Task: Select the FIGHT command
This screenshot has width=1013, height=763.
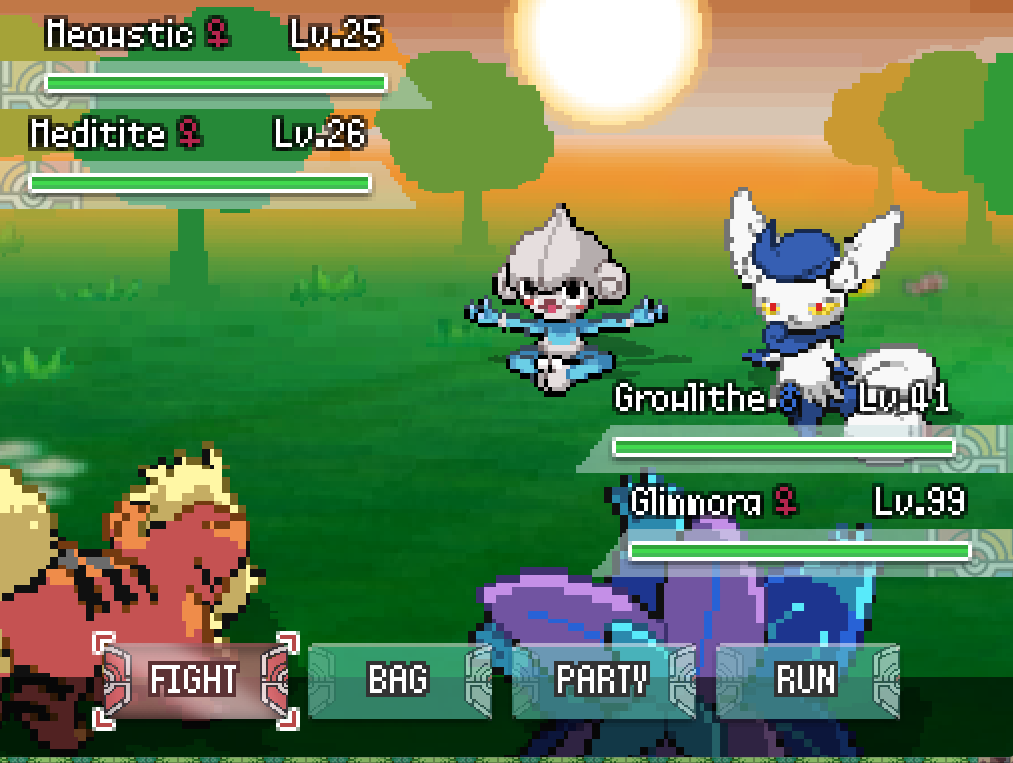Action: pos(194,680)
